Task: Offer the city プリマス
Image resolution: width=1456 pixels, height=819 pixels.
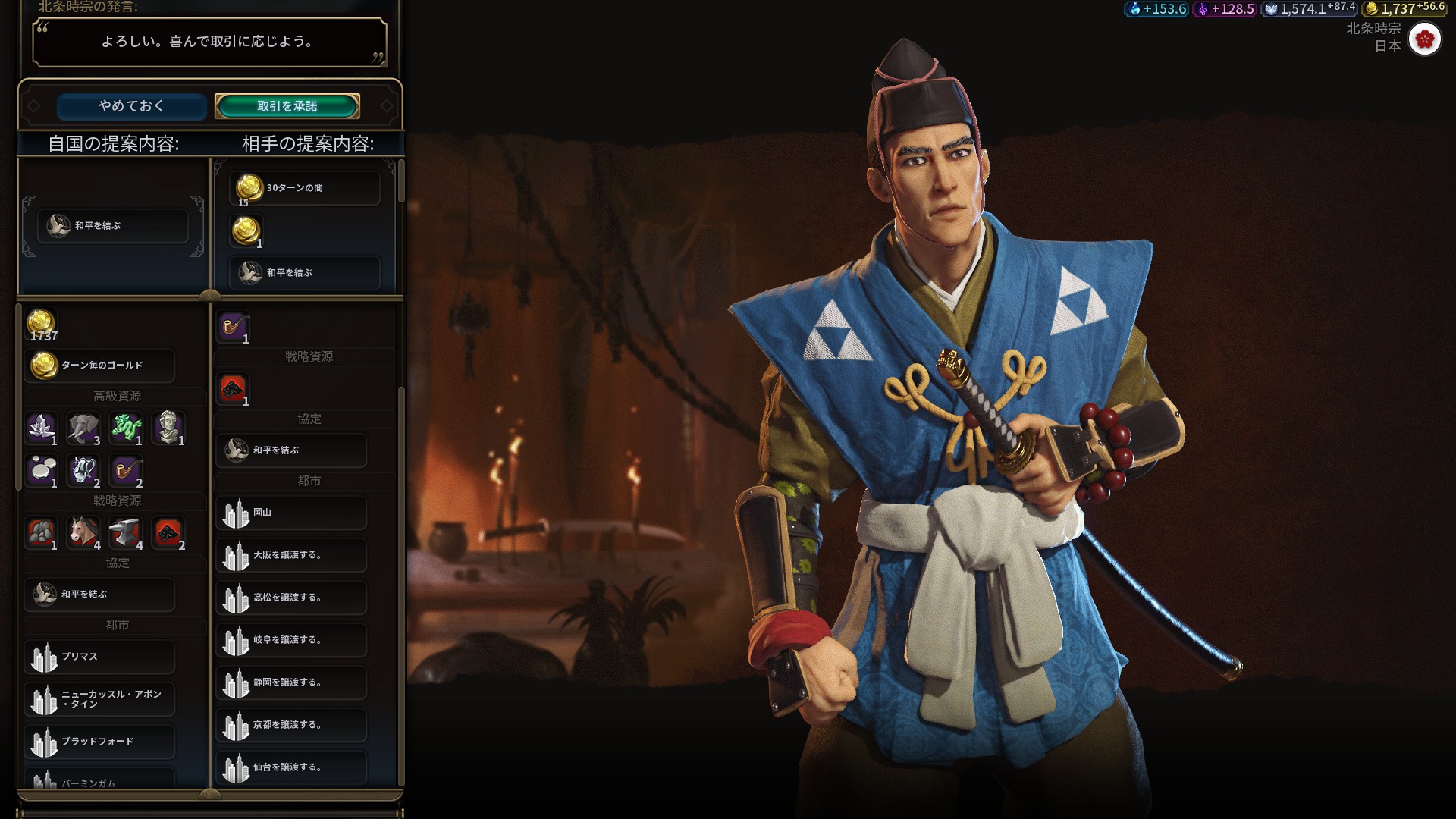Action: (x=99, y=657)
